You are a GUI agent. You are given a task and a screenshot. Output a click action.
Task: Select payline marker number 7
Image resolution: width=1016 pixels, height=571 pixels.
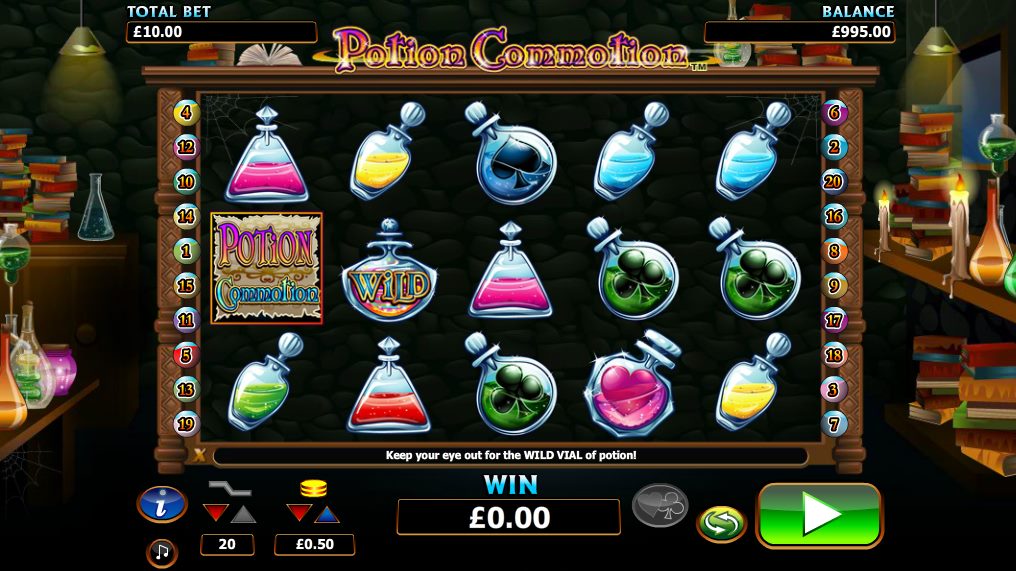pos(834,423)
